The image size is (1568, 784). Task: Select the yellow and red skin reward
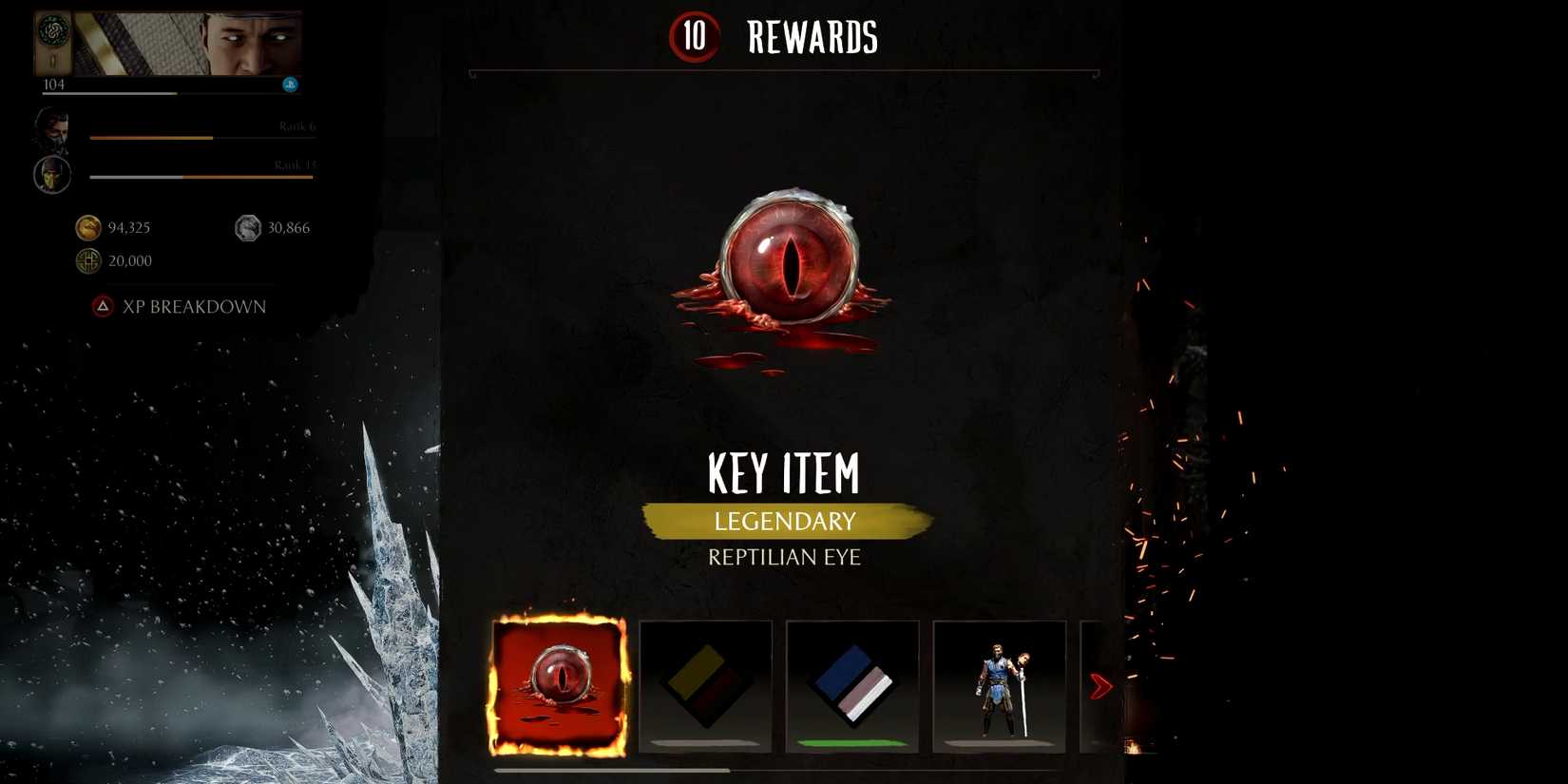(707, 684)
